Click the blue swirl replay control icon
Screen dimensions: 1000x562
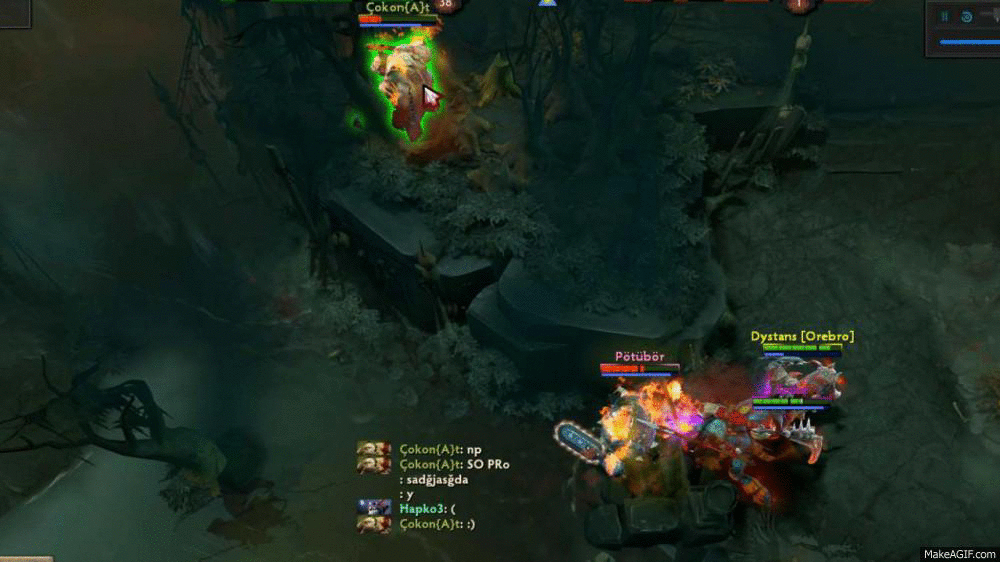967,16
